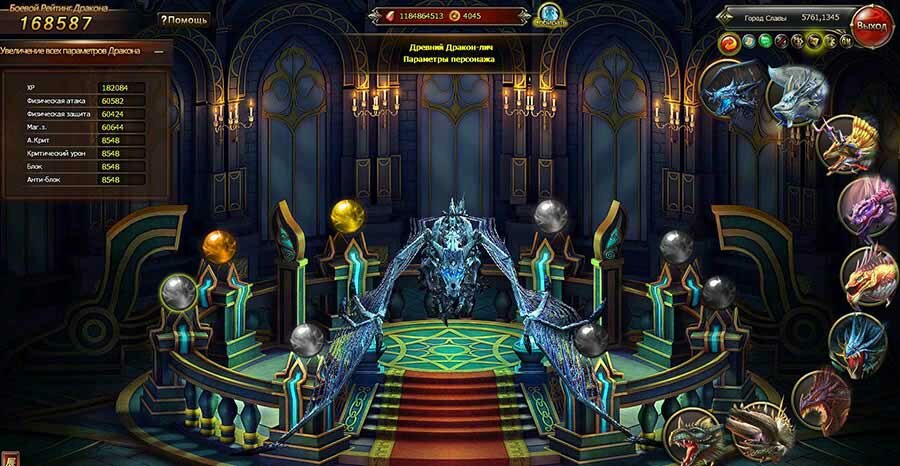Select the orange-yellow dragon portrait

868,275
